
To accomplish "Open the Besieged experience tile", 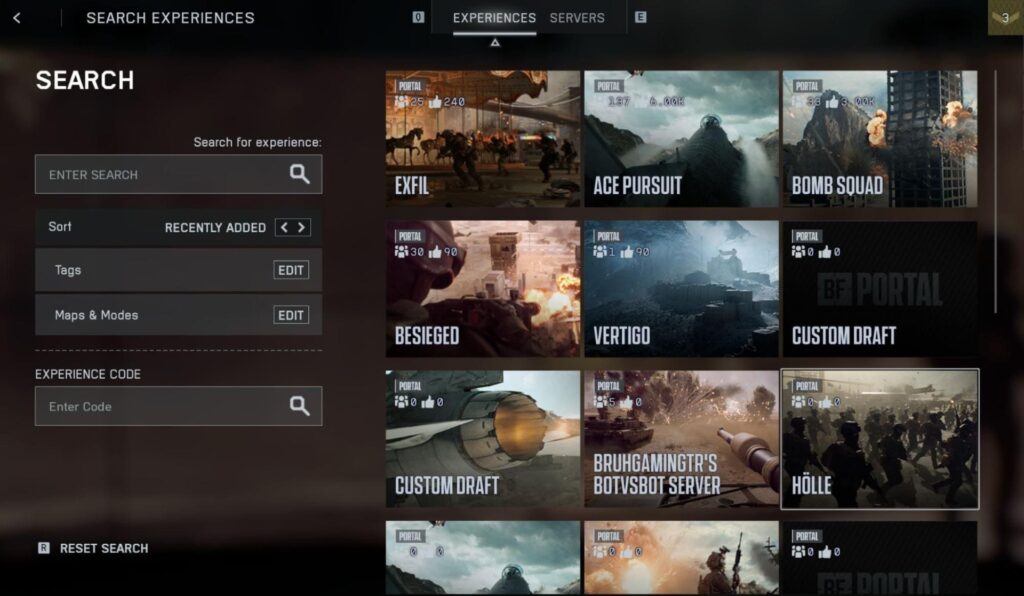I will (482, 289).
